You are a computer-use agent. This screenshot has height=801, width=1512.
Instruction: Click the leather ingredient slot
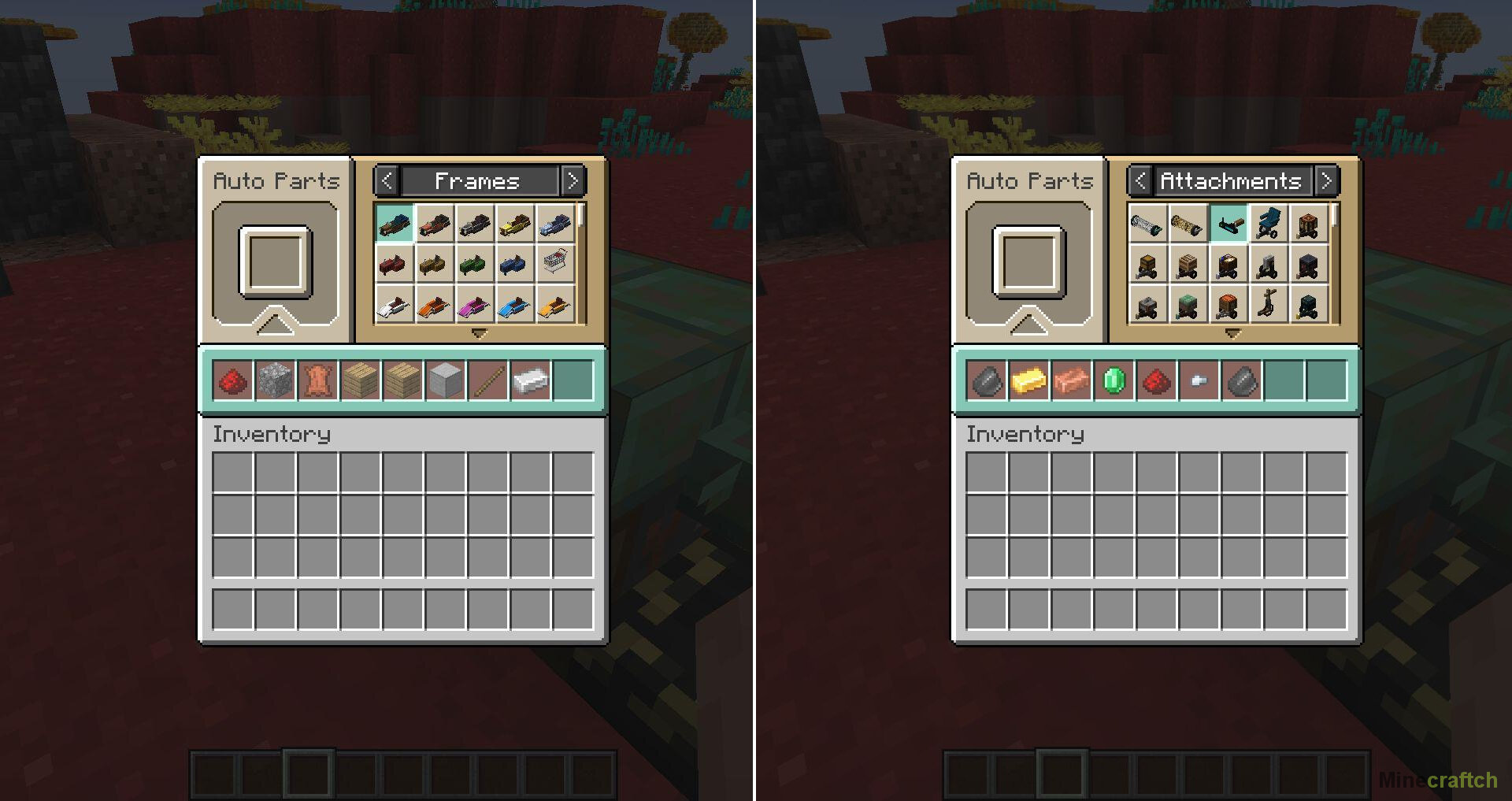[318, 381]
